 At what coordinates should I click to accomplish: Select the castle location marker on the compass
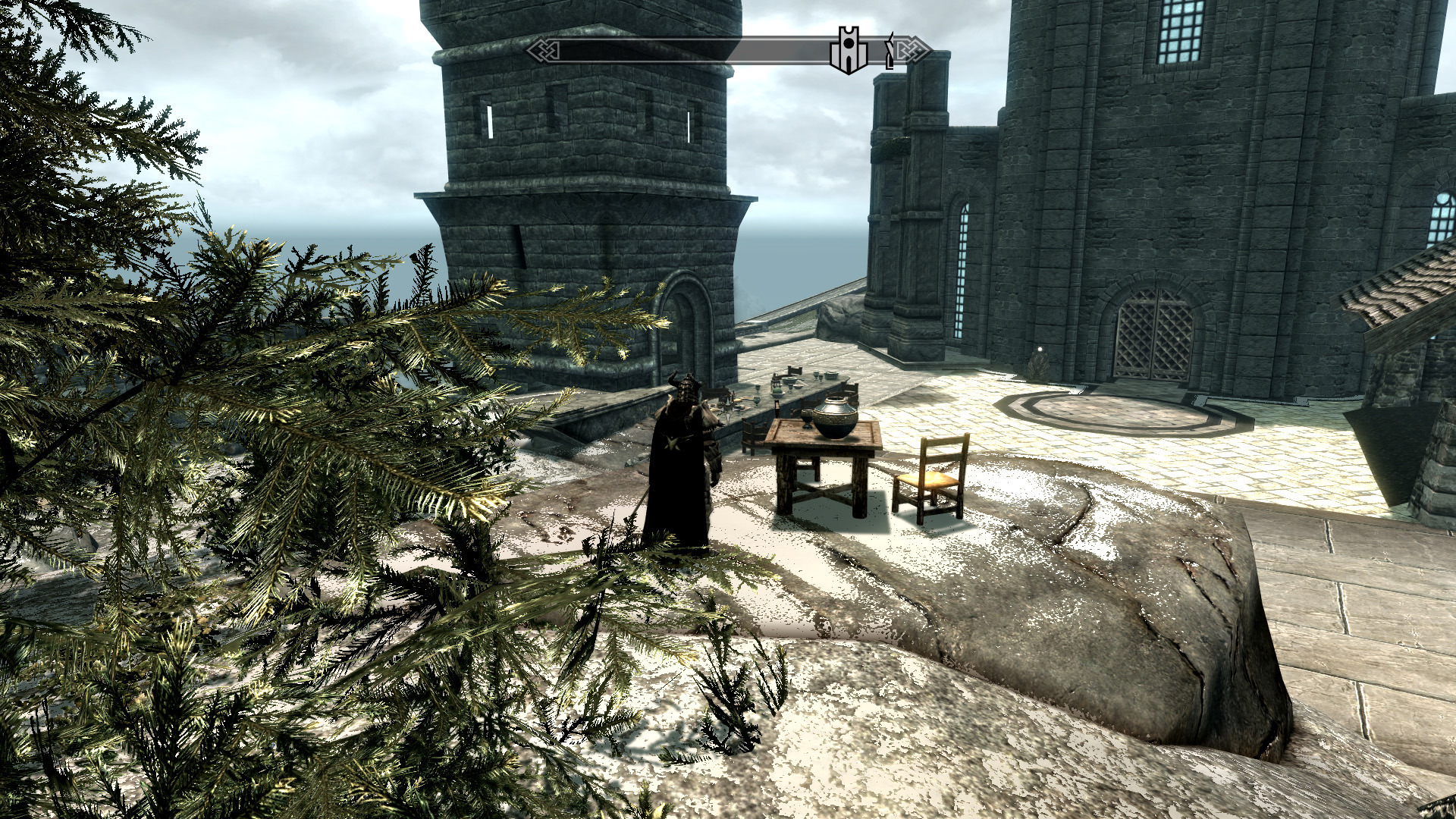[x=849, y=47]
